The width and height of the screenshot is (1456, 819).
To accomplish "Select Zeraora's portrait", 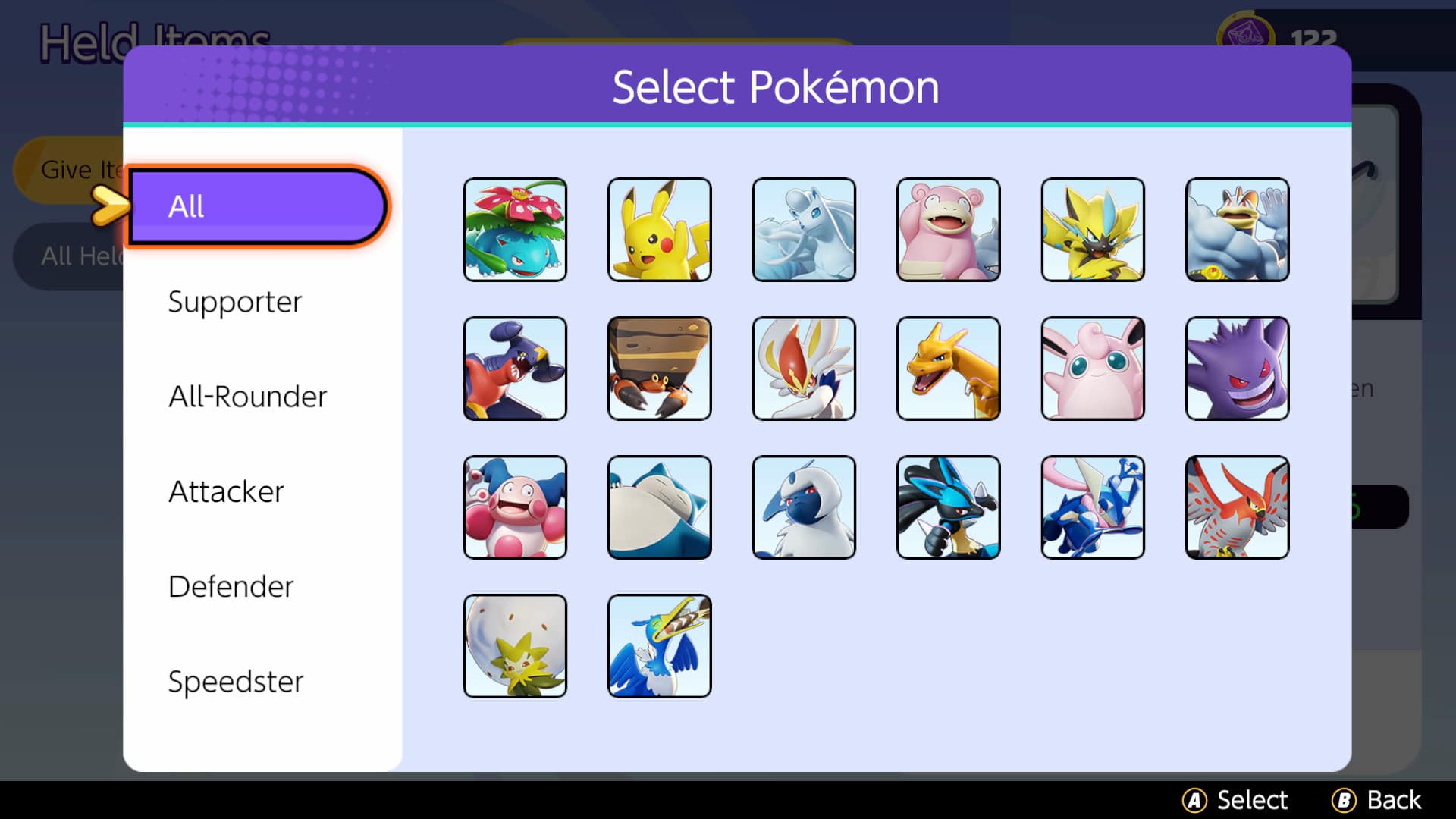I will 1092,229.
